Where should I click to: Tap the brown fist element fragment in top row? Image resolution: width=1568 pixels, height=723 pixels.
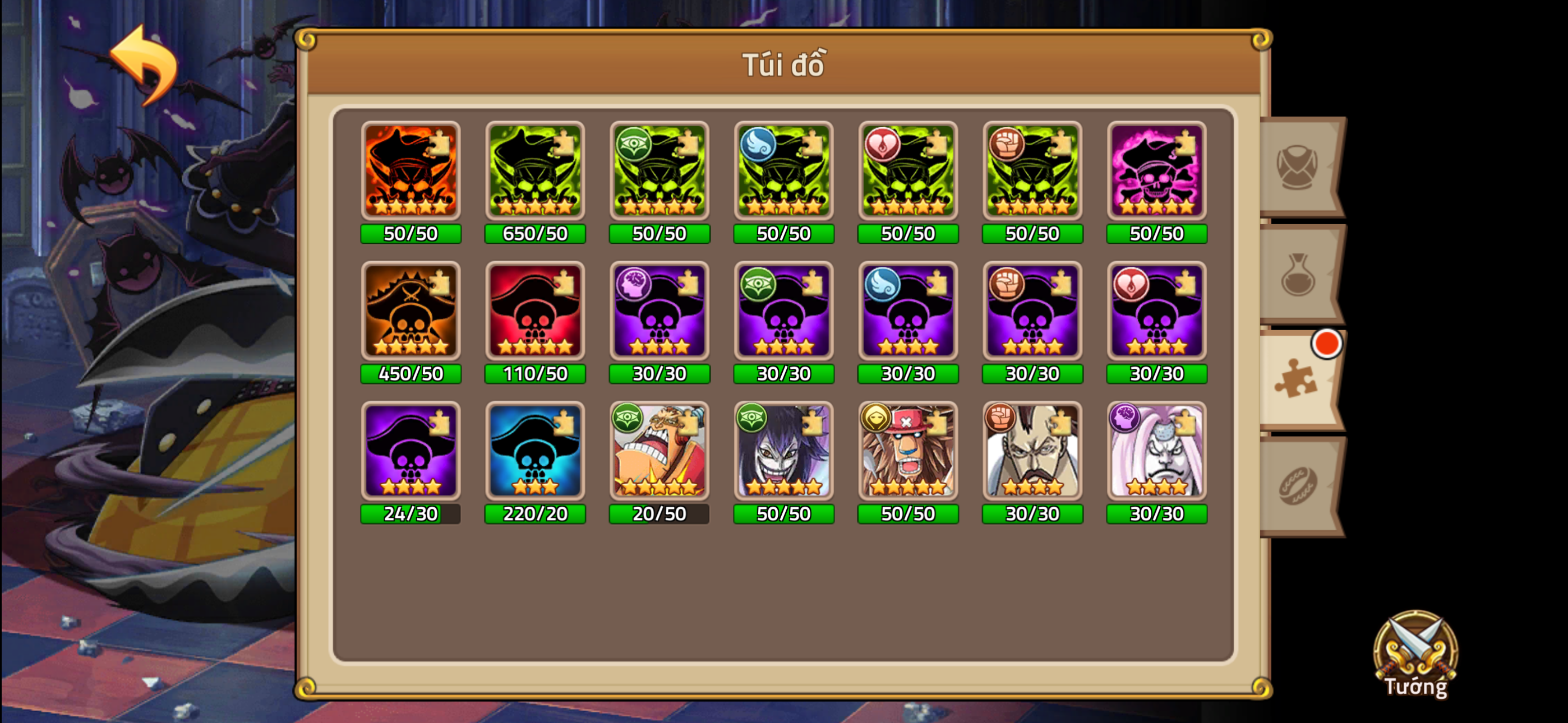point(1032,172)
